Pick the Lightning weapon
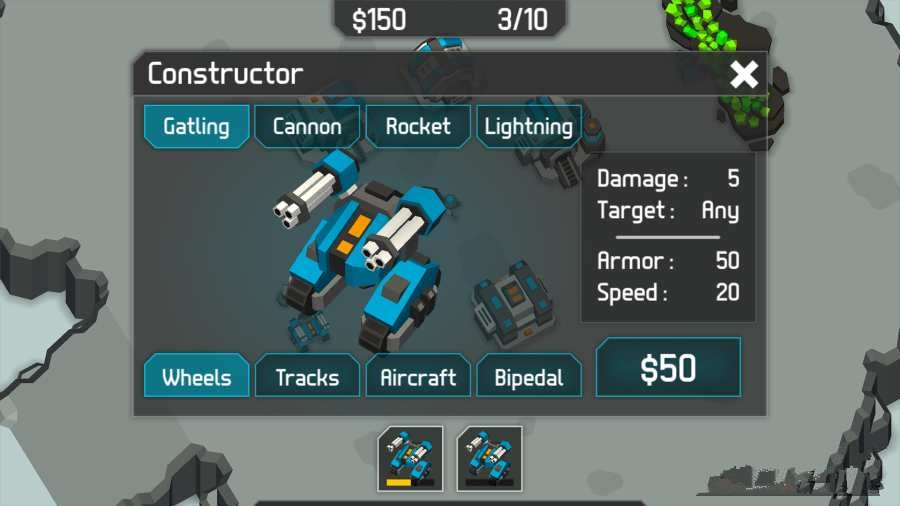The width and height of the screenshot is (900, 506). 528,127
